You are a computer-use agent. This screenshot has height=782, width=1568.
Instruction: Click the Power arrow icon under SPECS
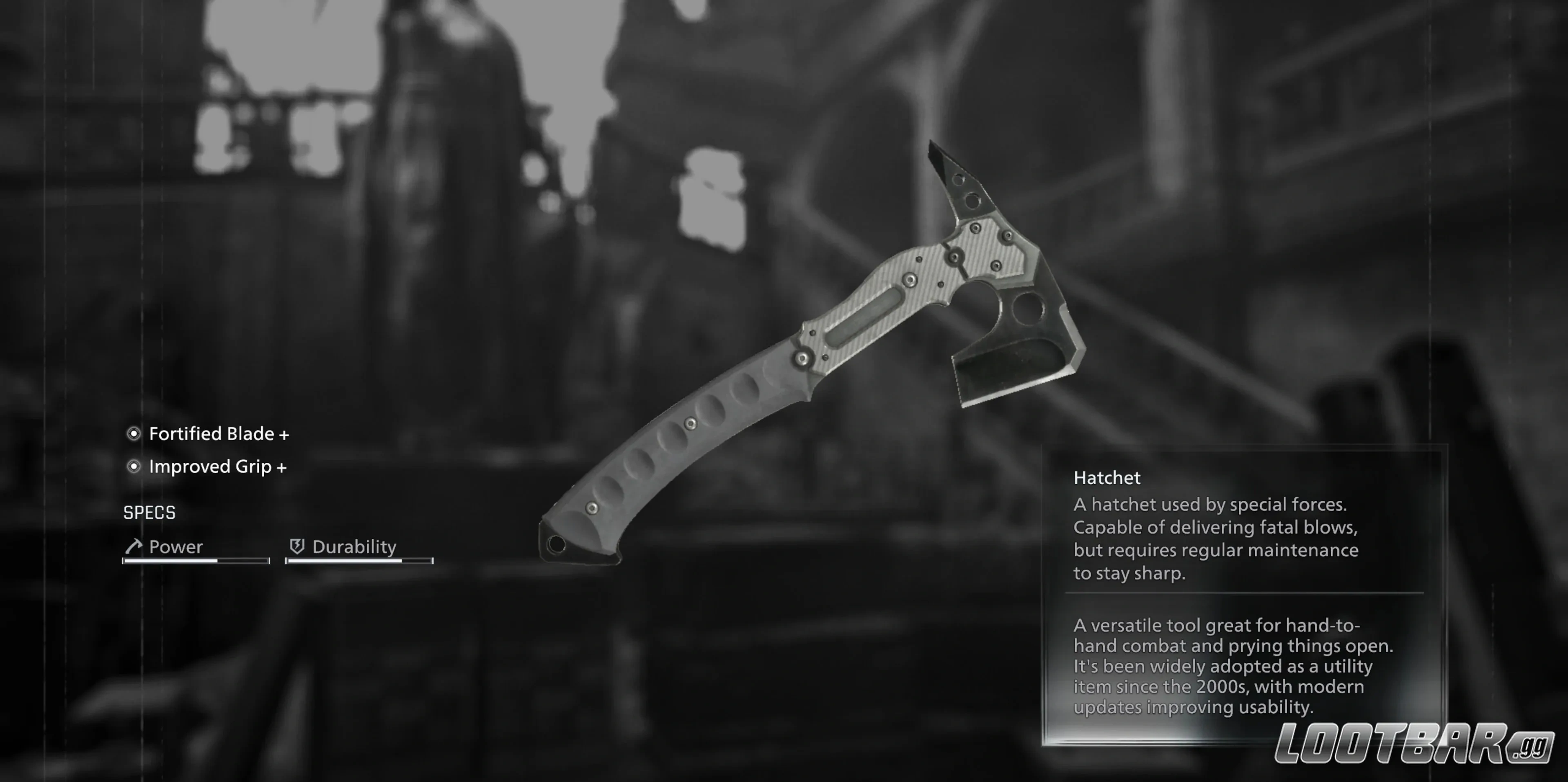[133, 546]
